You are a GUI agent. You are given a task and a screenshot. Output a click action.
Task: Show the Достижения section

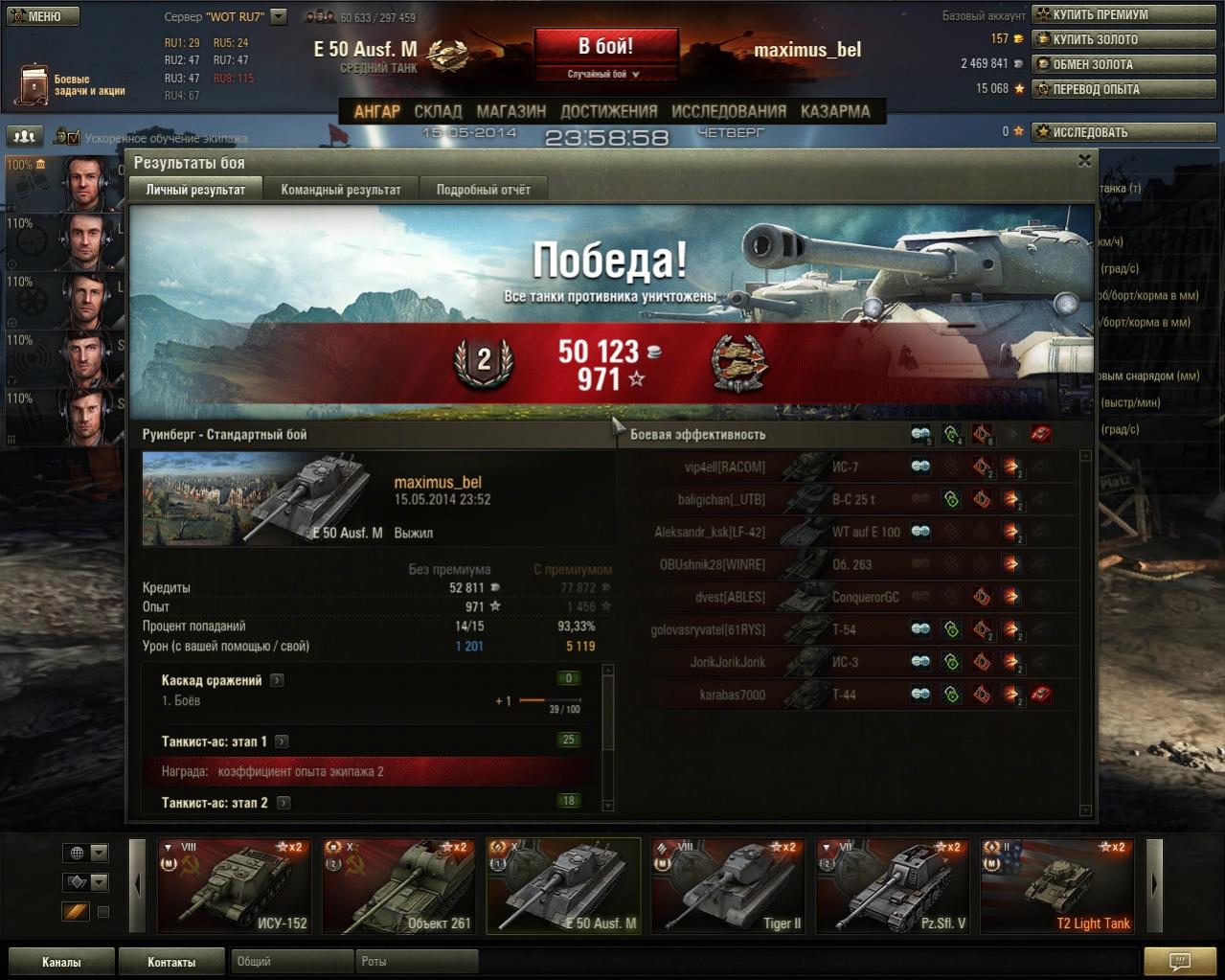pos(608,111)
